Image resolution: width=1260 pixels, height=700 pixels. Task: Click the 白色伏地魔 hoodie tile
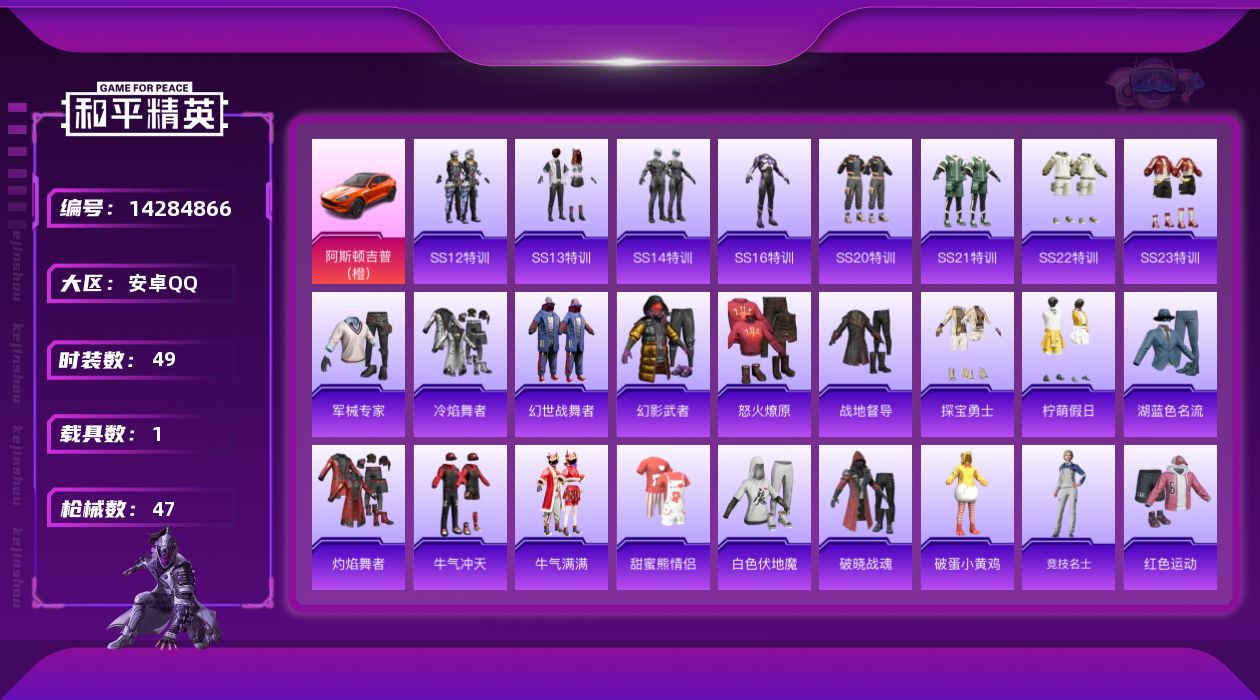point(764,517)
